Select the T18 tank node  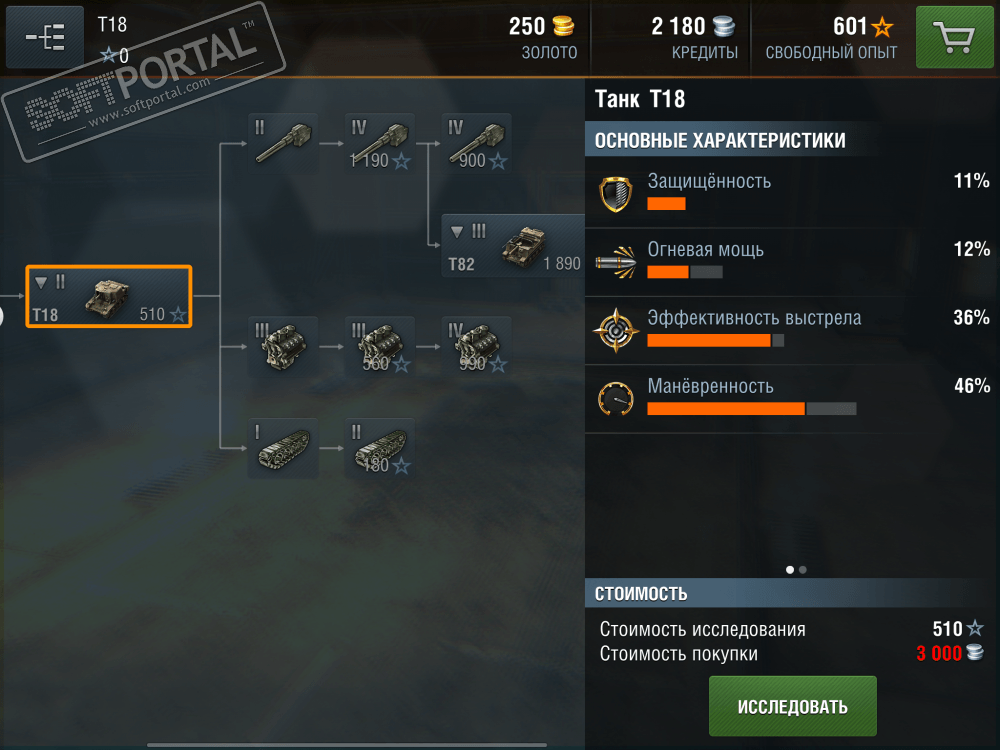click(108, 296)
